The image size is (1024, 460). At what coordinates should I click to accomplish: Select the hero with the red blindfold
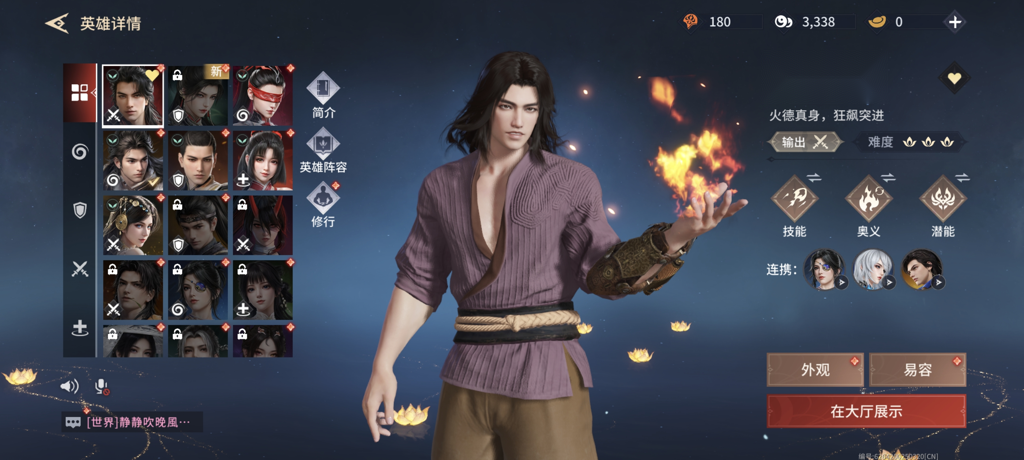[263, 96]
